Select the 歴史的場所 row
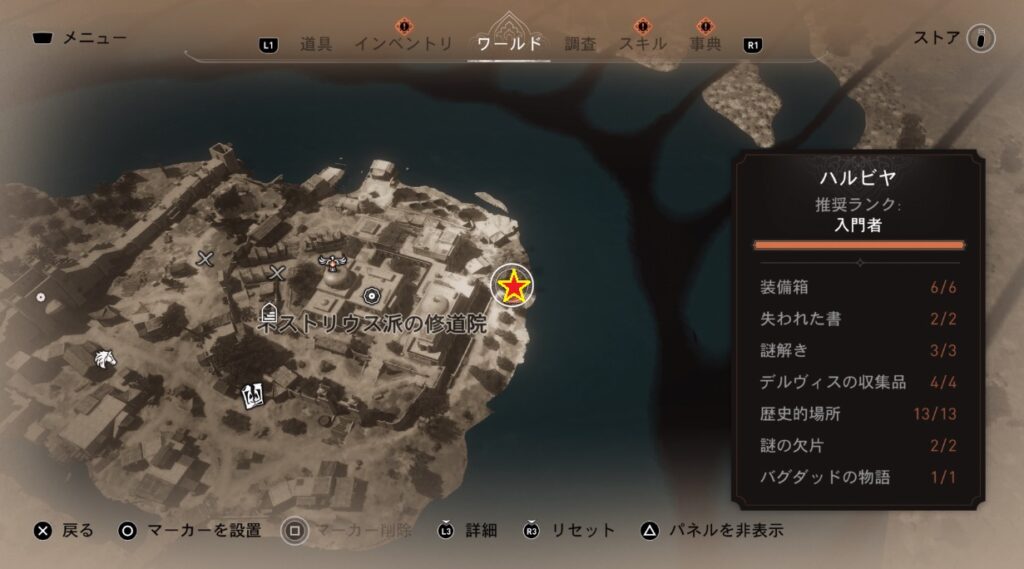This screenshot has height=569, width=1024. [x=858, y=414]
